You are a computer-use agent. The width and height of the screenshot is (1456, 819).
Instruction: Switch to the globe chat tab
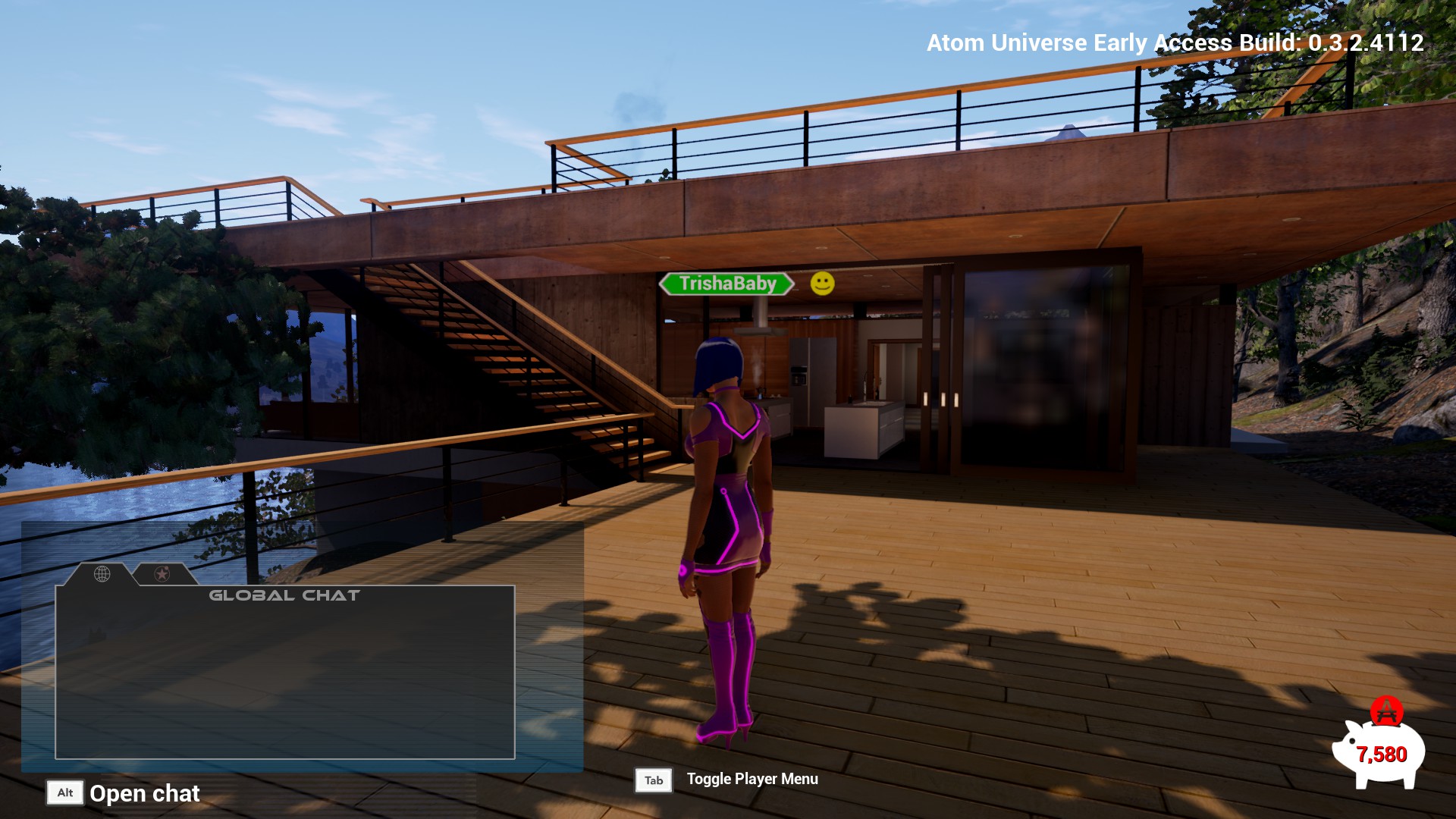102,574
